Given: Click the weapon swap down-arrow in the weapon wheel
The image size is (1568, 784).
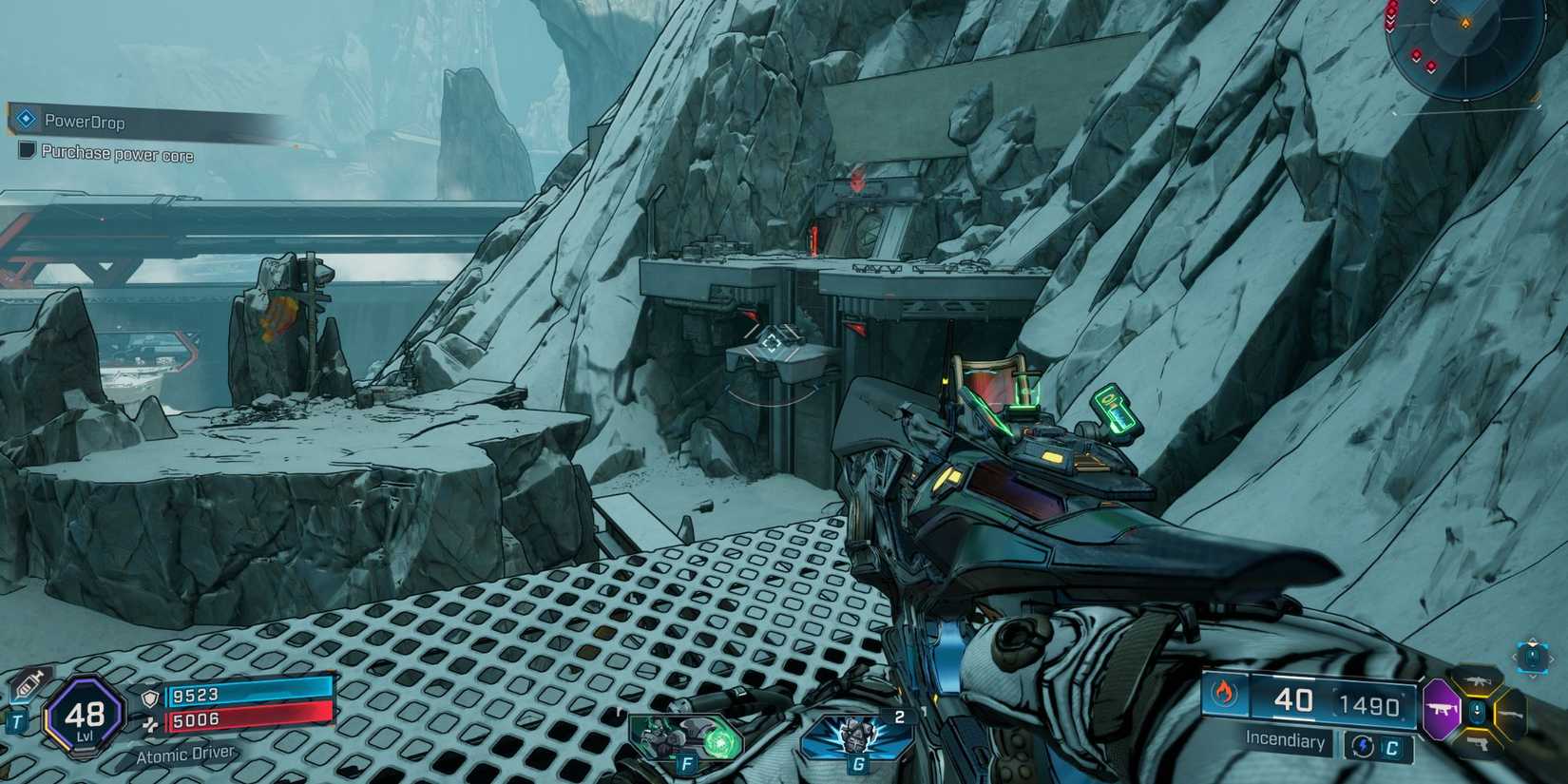Looking at the screenshot, I should 1478,710.
